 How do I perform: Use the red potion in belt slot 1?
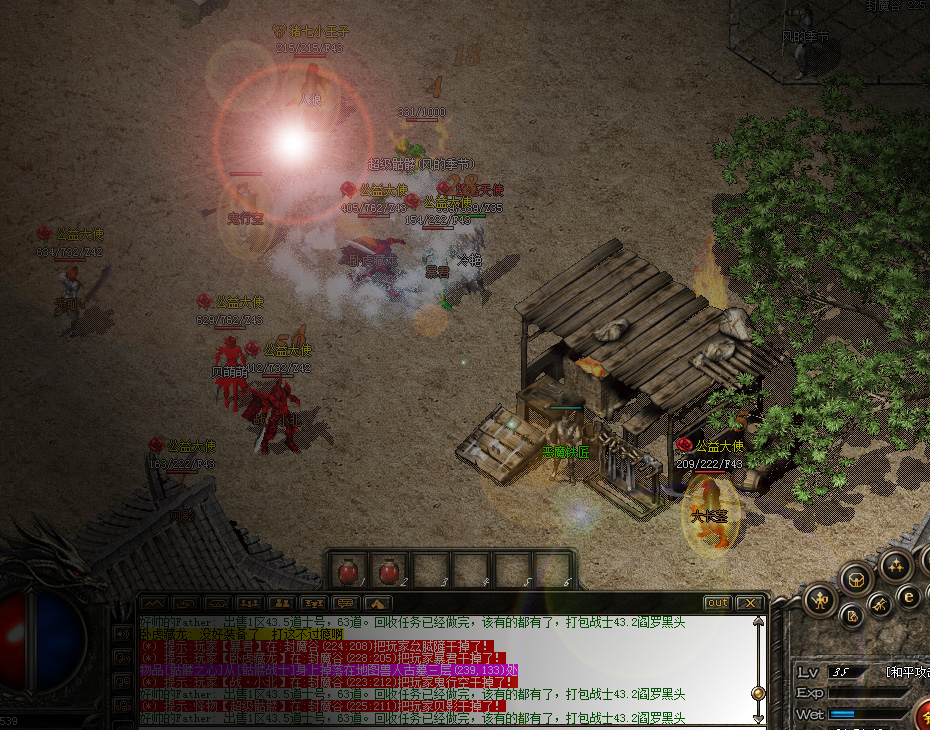click(x=348, y=571)
